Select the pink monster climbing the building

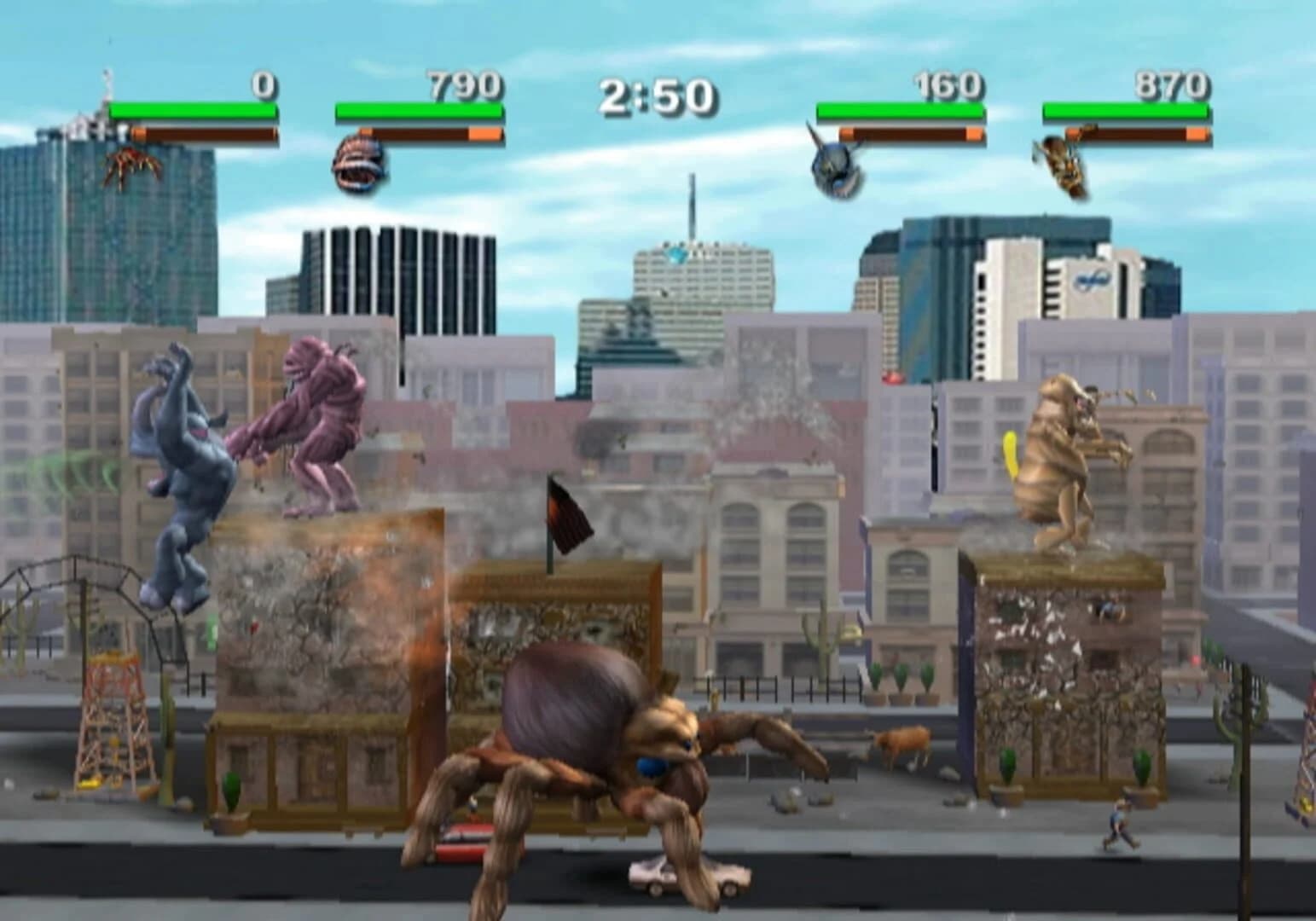pos(324,426)
